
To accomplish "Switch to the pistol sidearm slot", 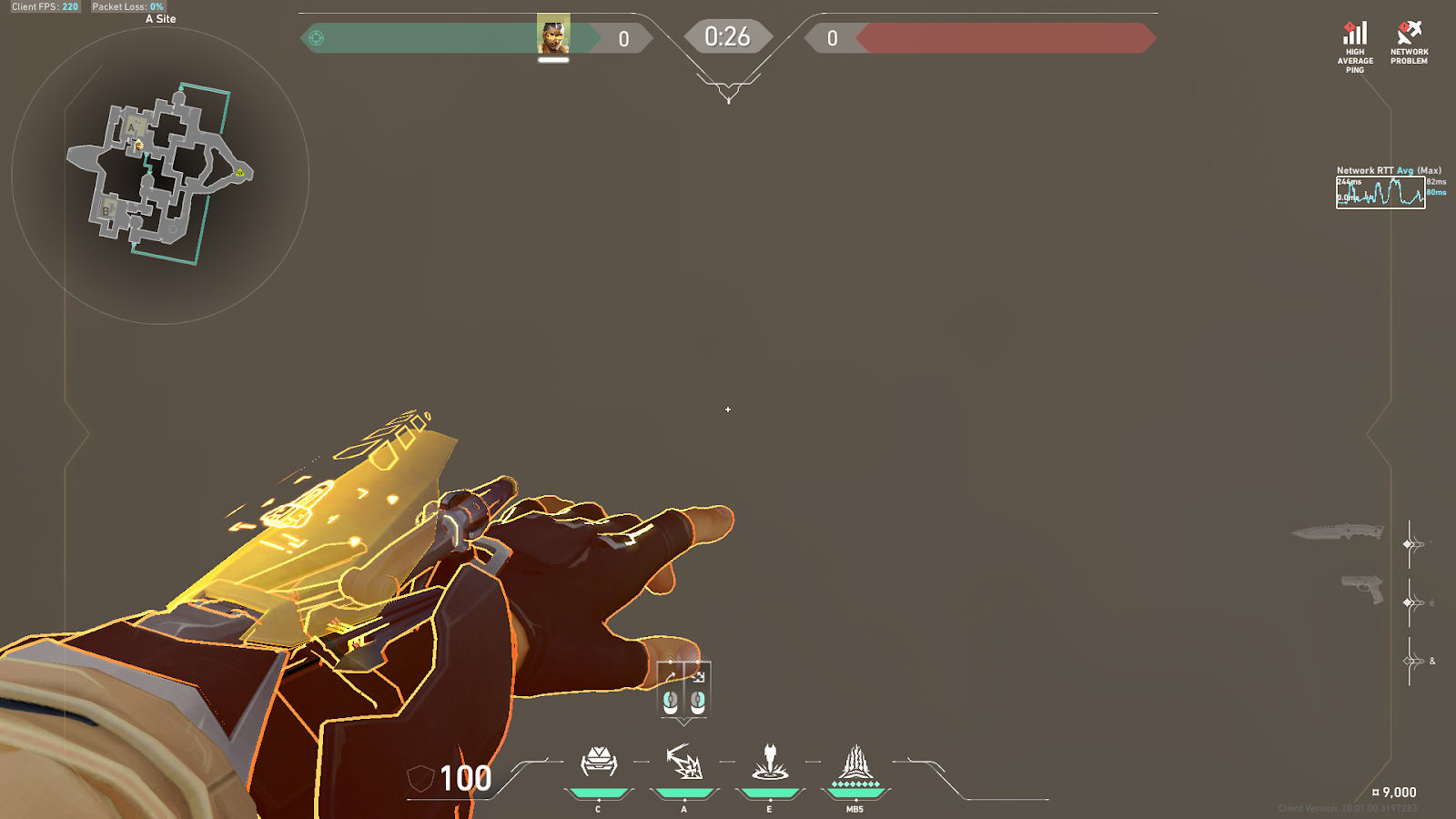I will (x=1362, y=589).
